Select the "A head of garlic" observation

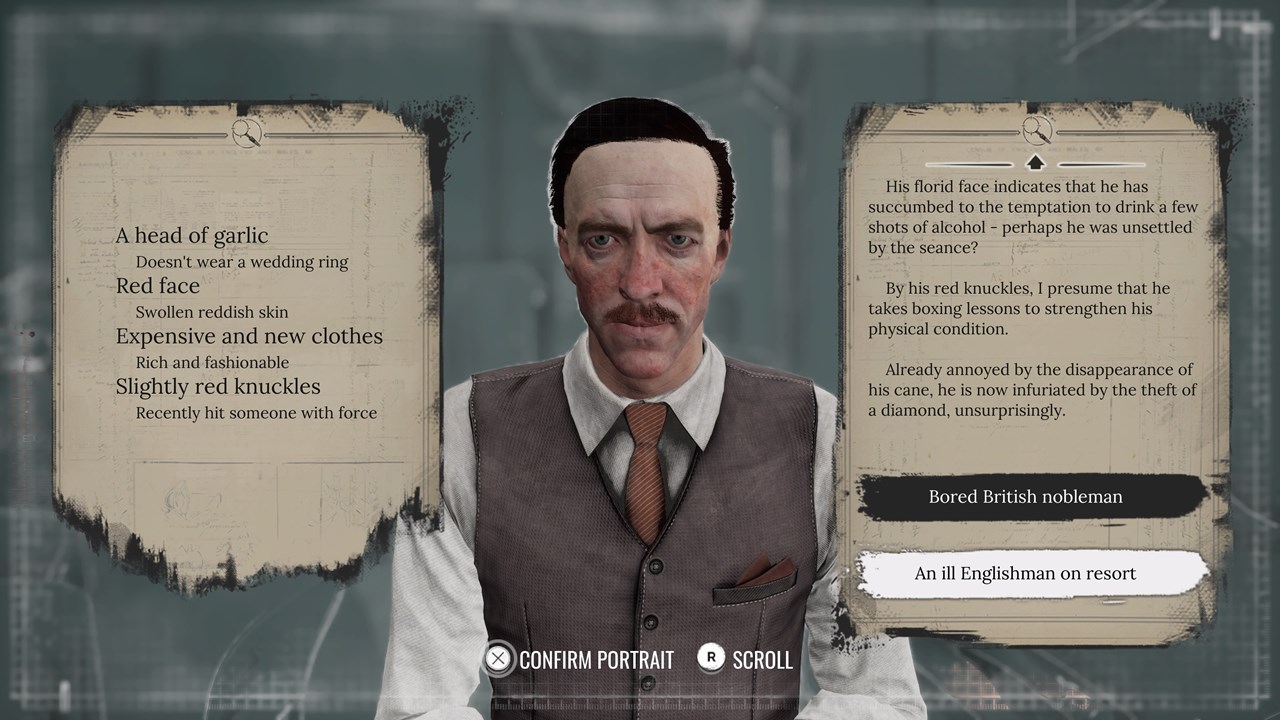(x=192, y=236)
